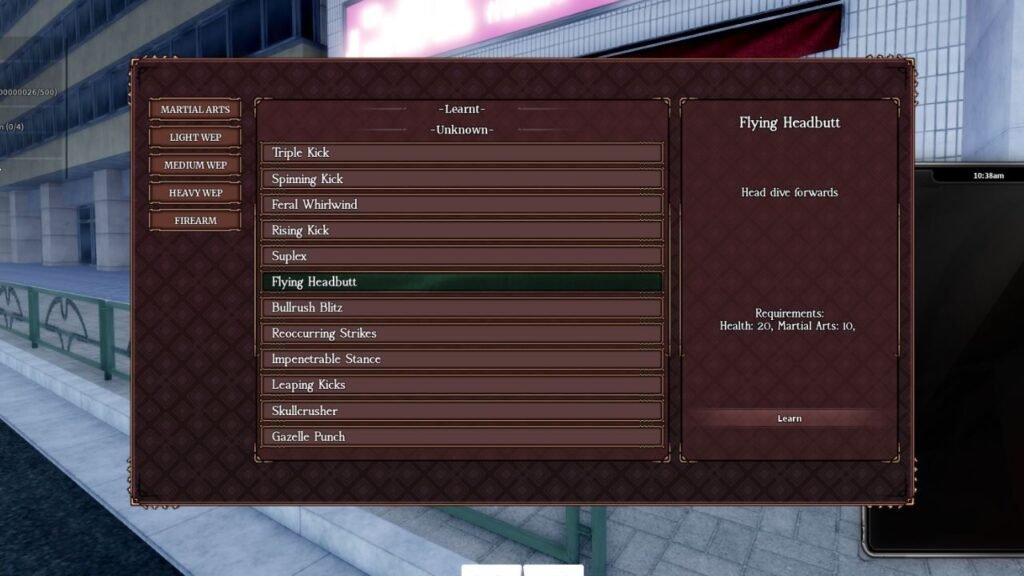Select the Feral Whirlwind move

tap(461, 205)
